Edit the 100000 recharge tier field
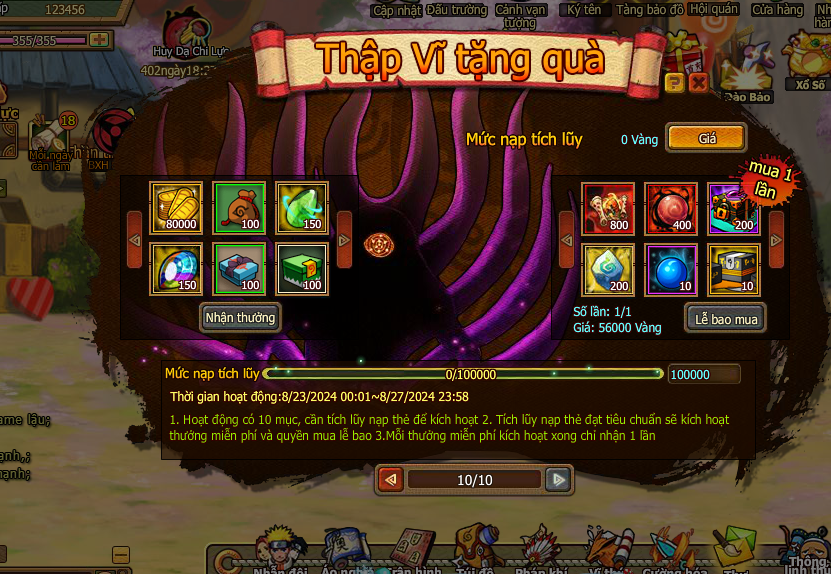 tap(704, 375)
